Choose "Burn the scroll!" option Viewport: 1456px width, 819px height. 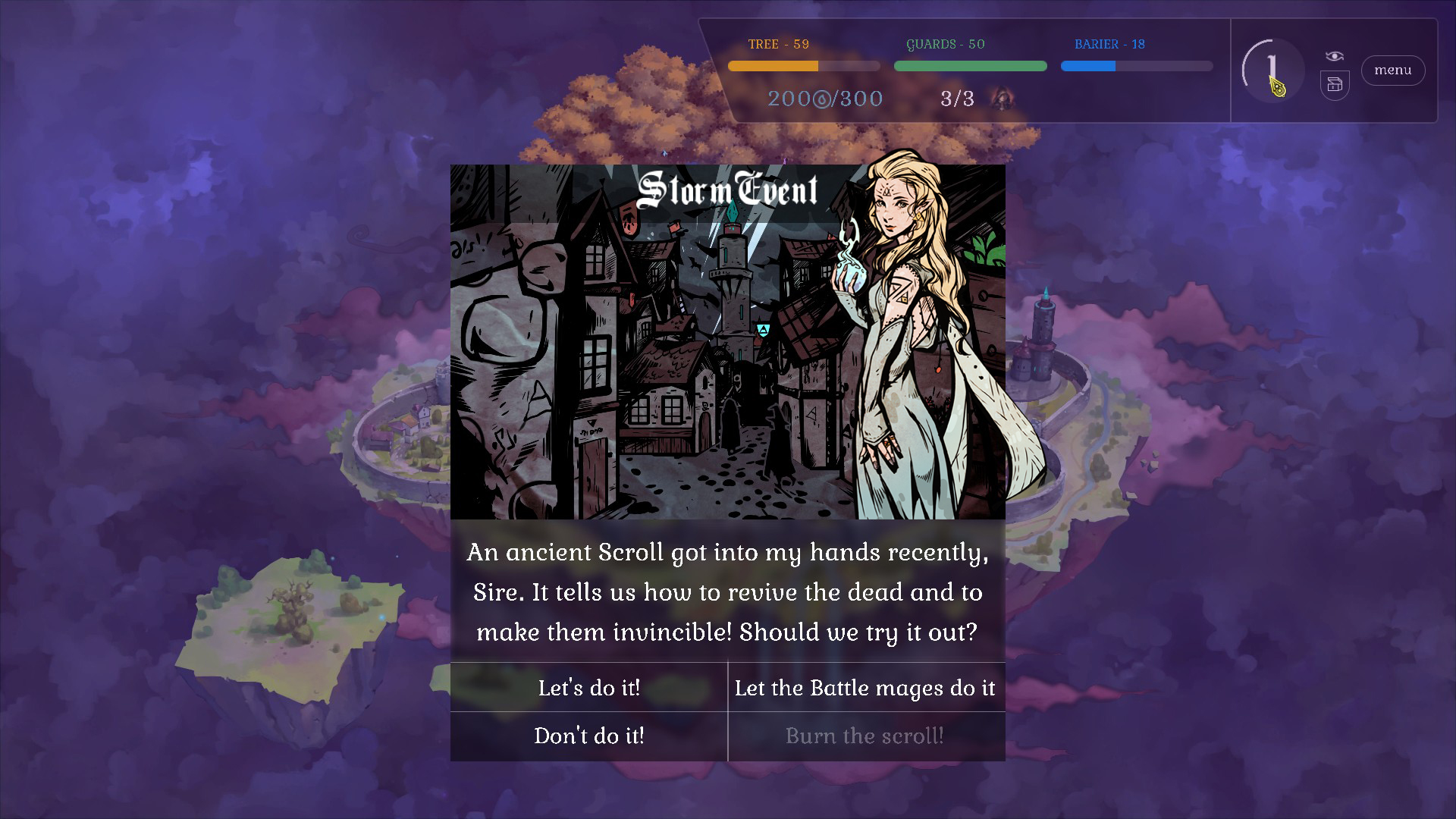865,736
